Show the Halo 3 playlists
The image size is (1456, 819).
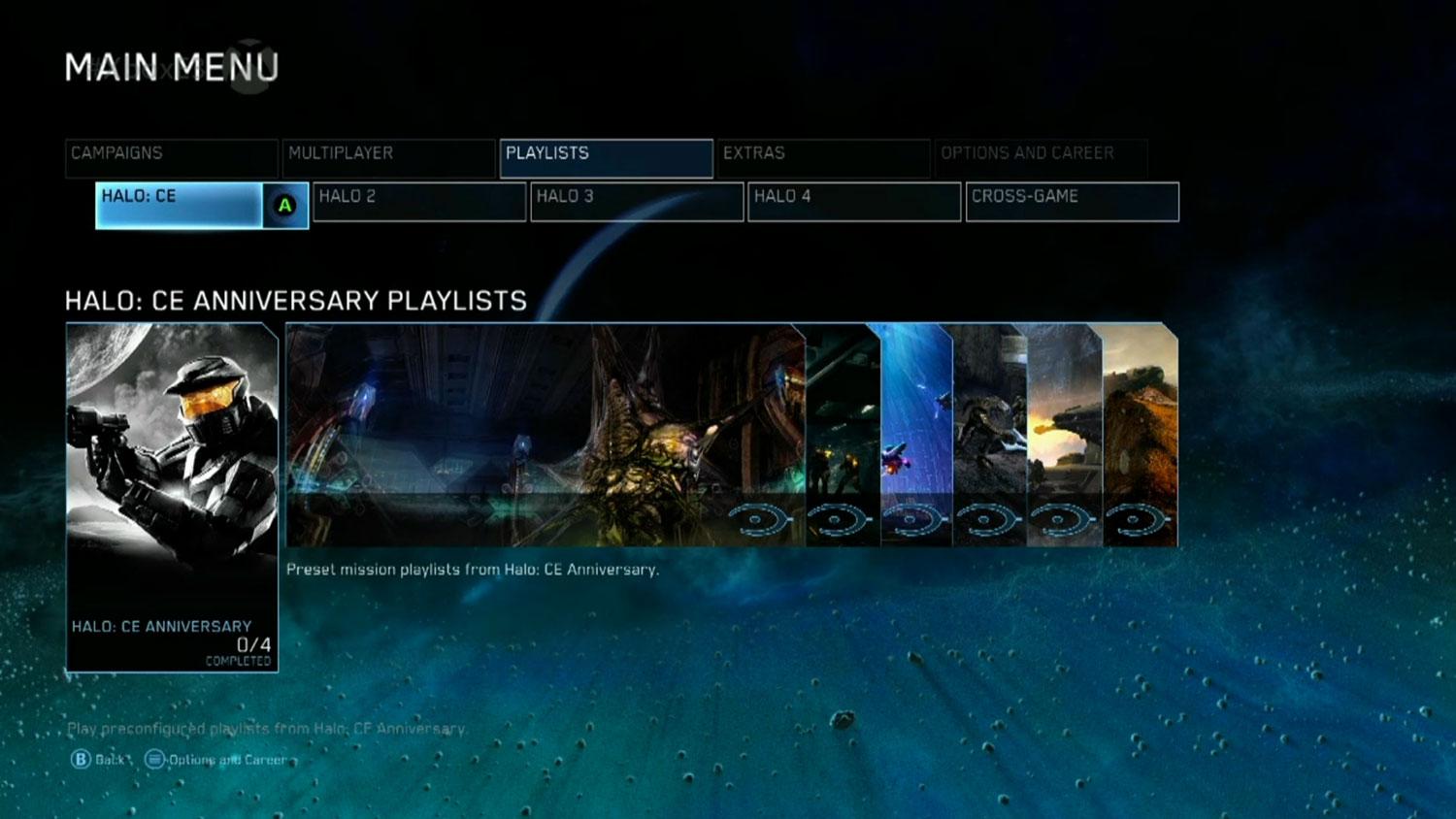click(x=637, y=202)
